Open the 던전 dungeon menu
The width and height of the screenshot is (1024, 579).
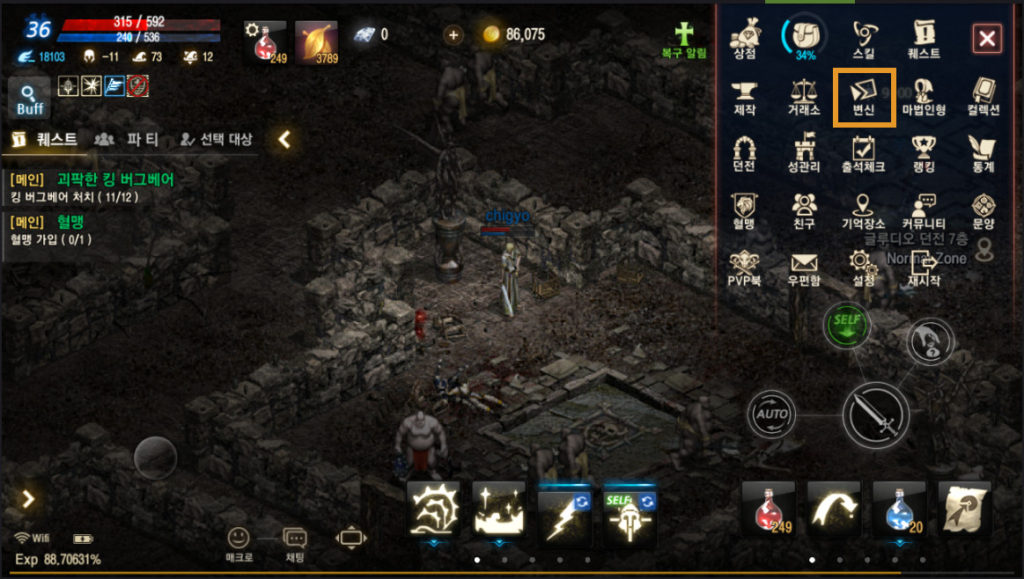pos(744,153)
